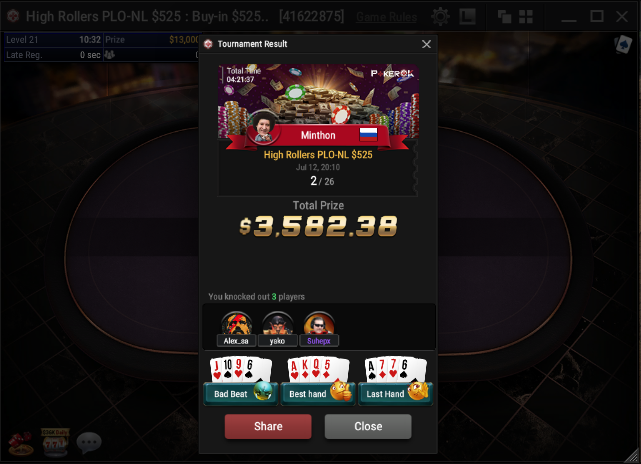Maximize the poker table window
This screenshot has height=464, width=641.
597,16
